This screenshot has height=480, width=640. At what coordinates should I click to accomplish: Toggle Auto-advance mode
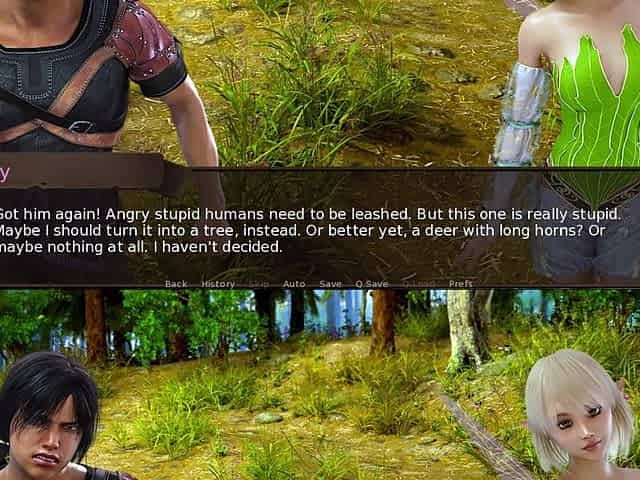pyautogui.click(x=294, y=284)
